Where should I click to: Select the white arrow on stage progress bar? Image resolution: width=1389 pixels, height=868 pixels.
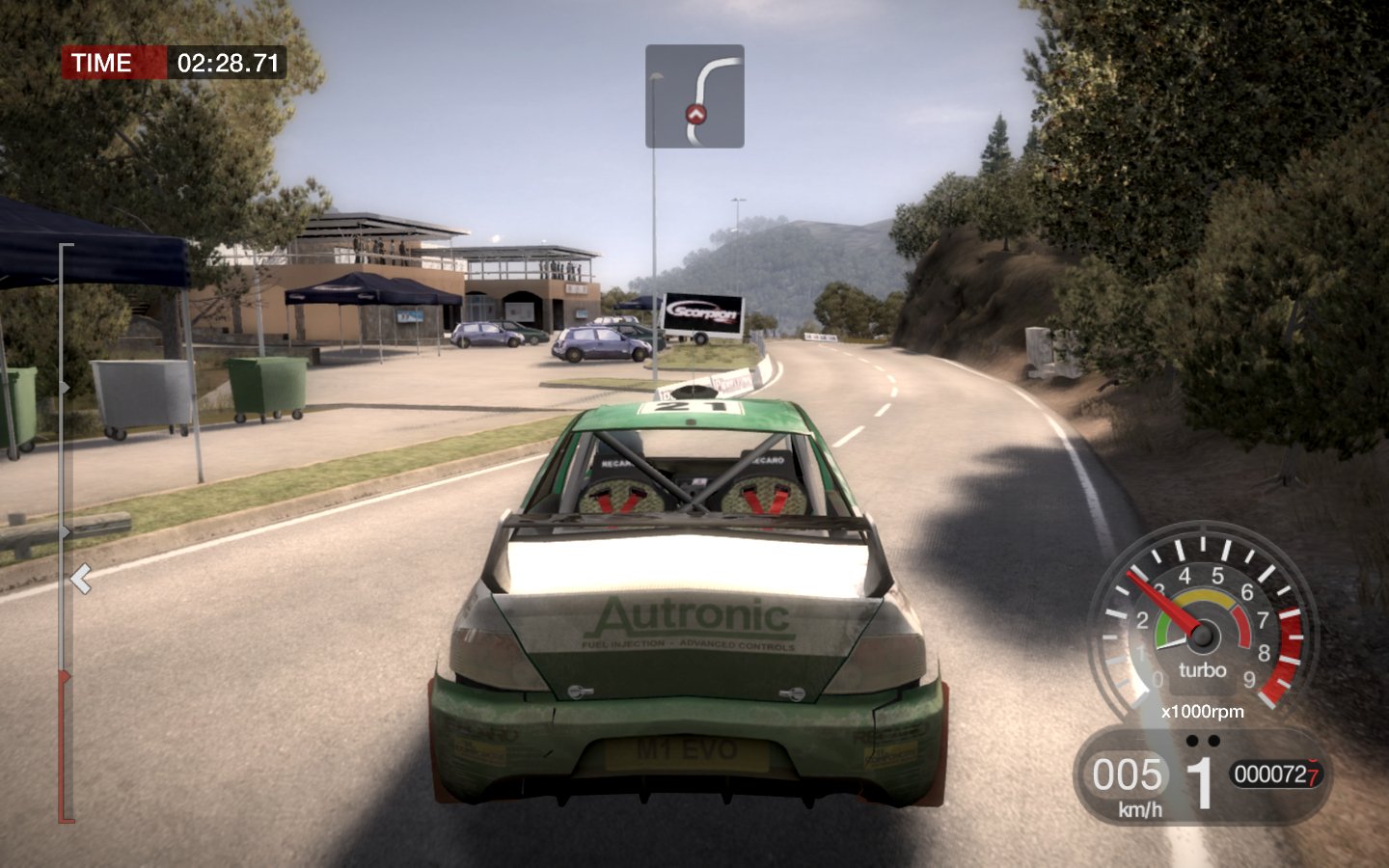tap(81, 579)
